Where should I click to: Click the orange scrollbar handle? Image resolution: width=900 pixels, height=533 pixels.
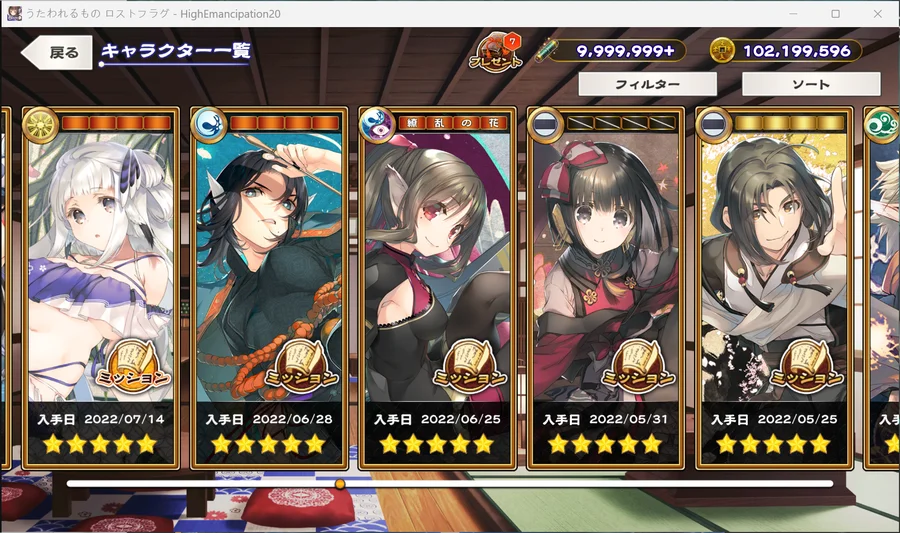(340, 484)
